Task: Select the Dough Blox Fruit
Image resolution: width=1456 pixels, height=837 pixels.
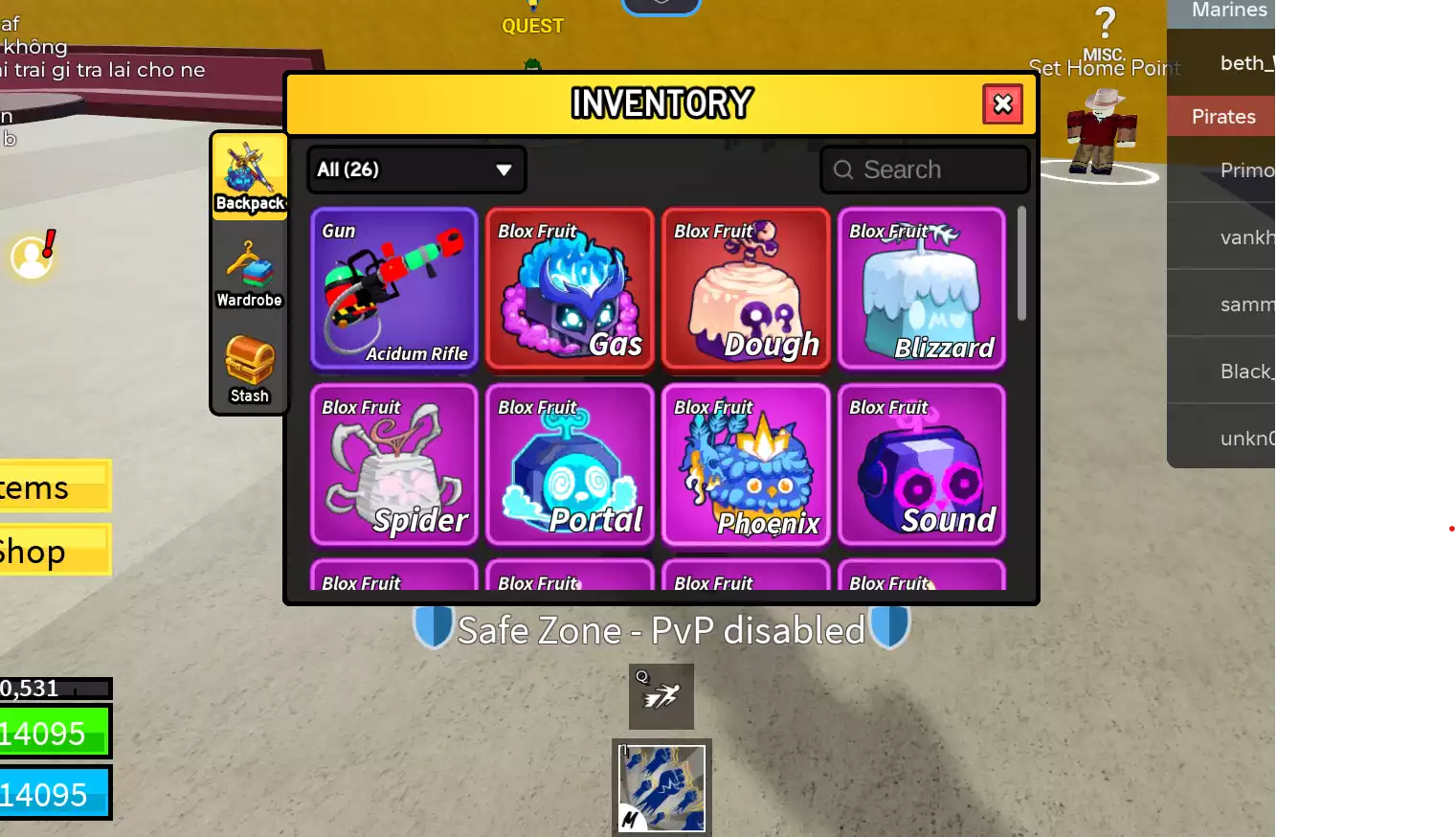Action: (x=746, y=288)
